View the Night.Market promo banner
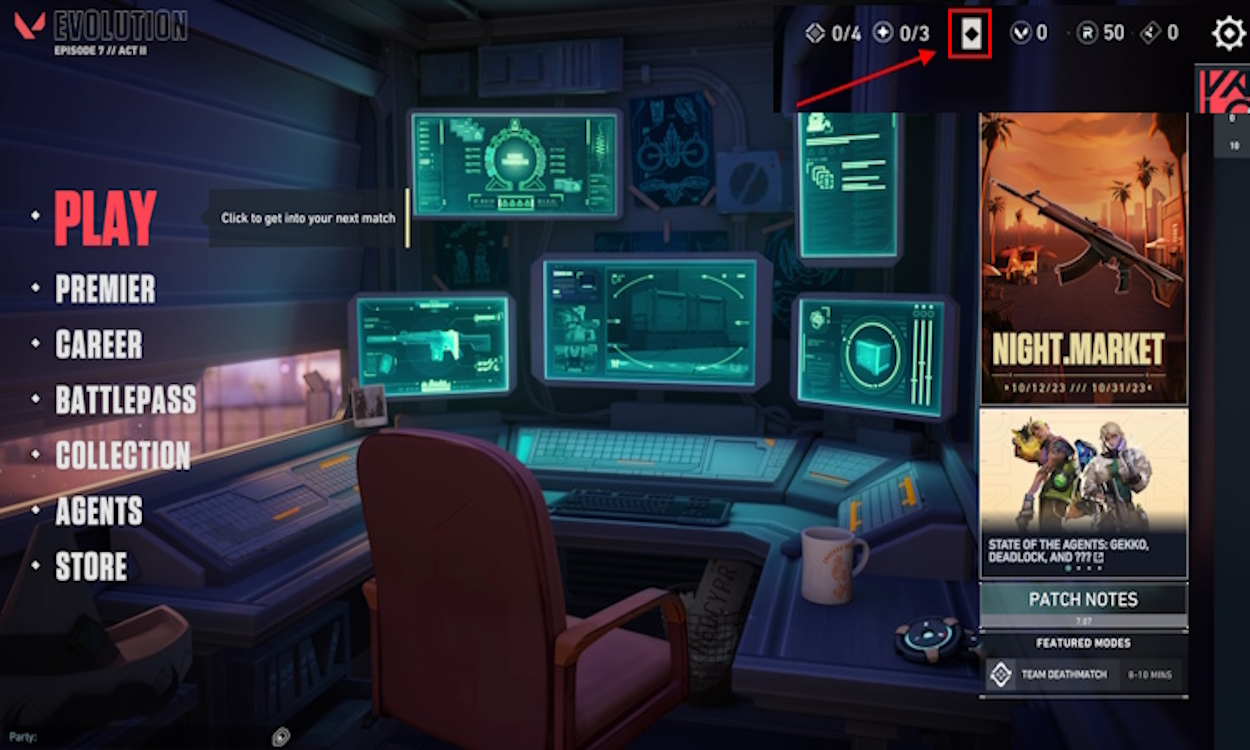 tap(1083, 258)
